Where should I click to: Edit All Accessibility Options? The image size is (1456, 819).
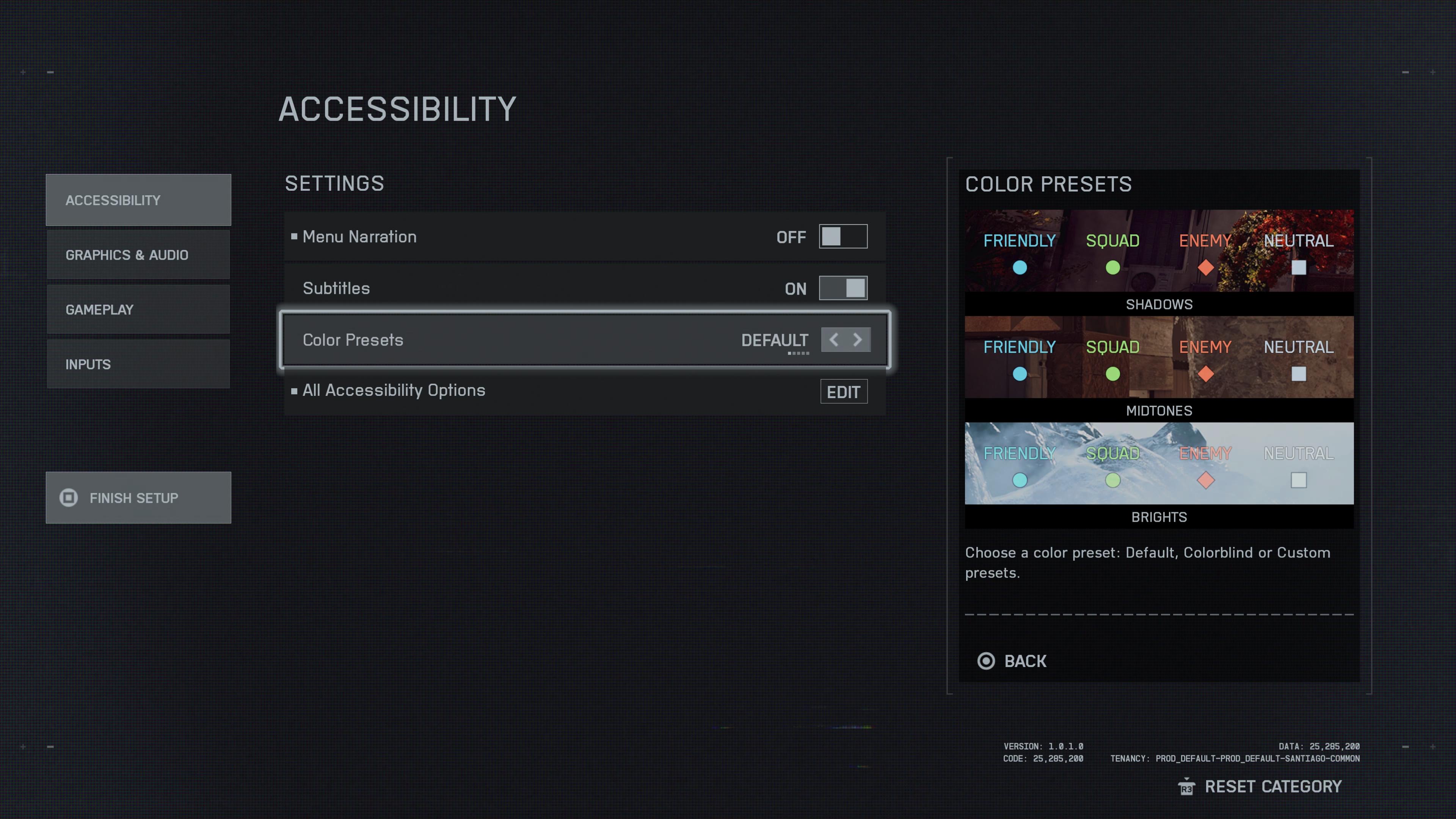pyautogui.click(x=843, y=392)
